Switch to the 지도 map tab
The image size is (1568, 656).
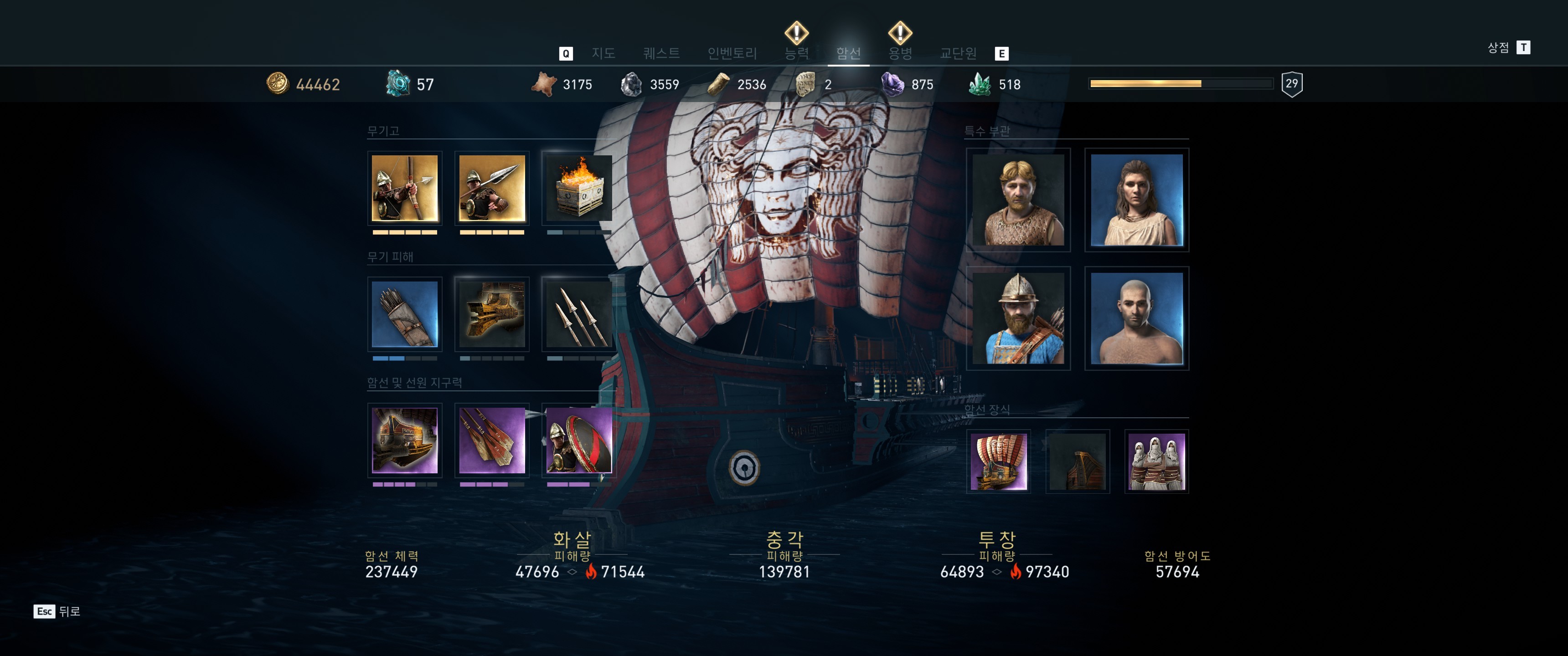pyautogui.click(x=603, y=54)
